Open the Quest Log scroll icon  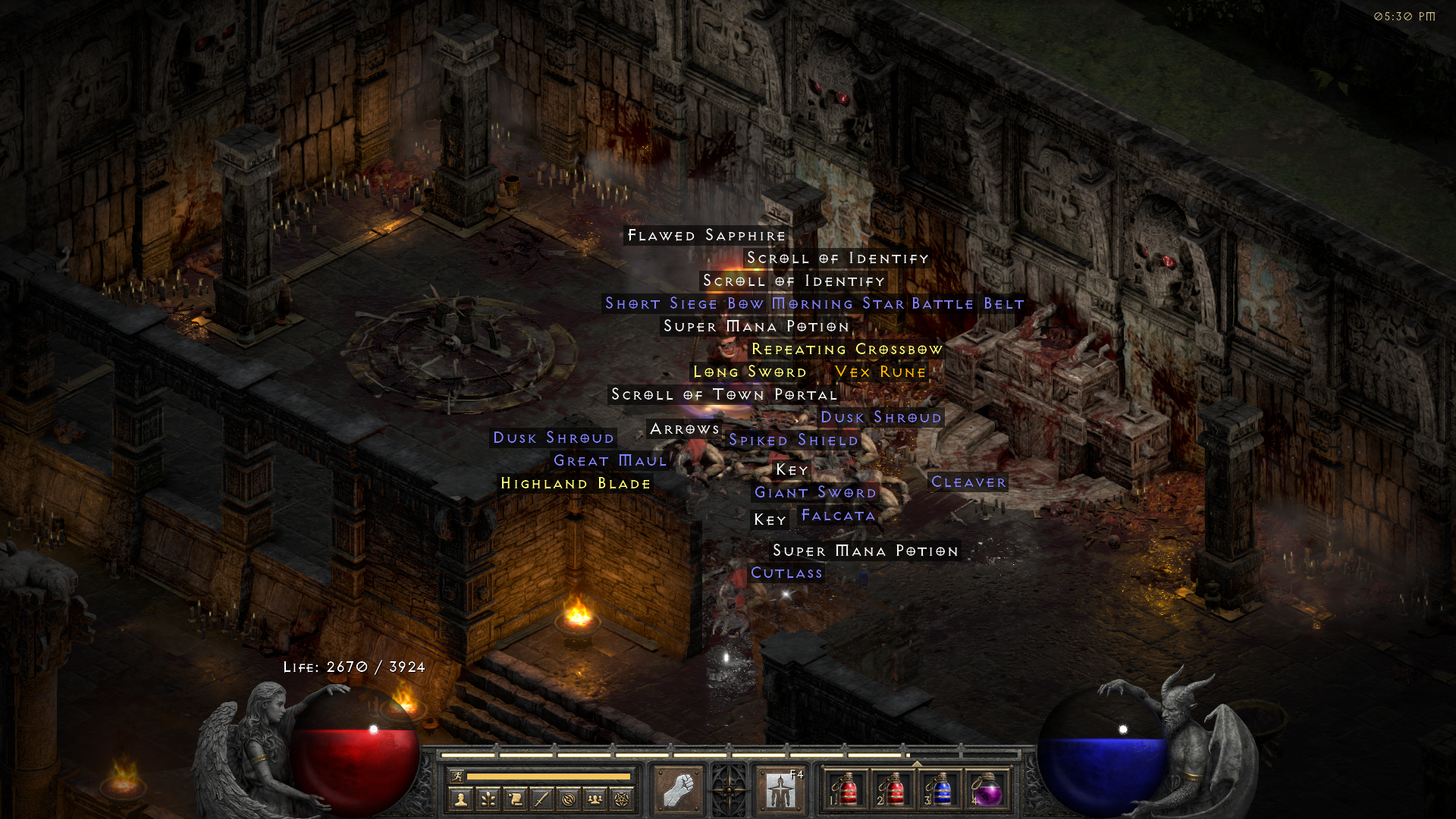(515, 799)
